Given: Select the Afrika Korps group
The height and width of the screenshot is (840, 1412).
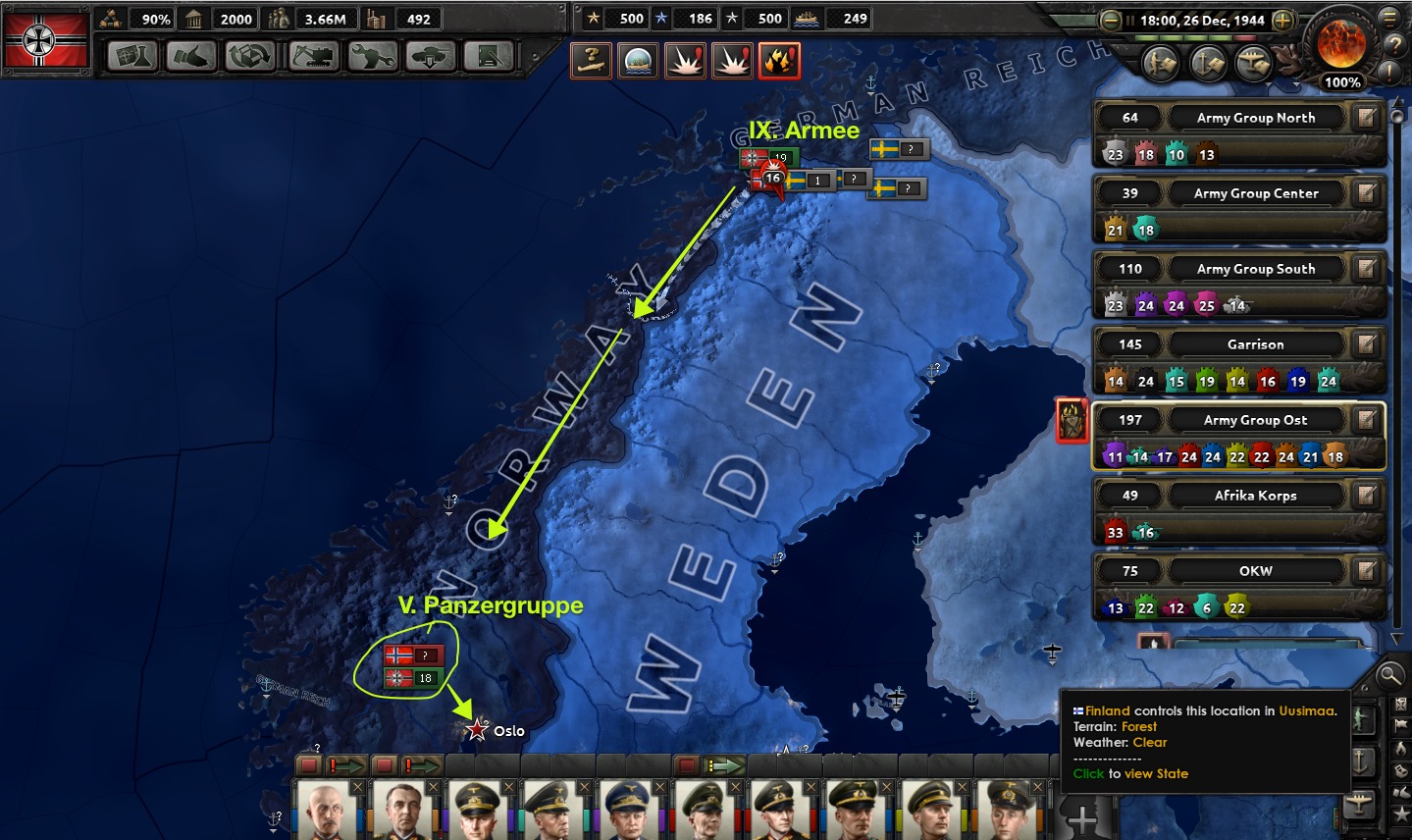Looking at the screenshot, I should tap(1255, 496).
